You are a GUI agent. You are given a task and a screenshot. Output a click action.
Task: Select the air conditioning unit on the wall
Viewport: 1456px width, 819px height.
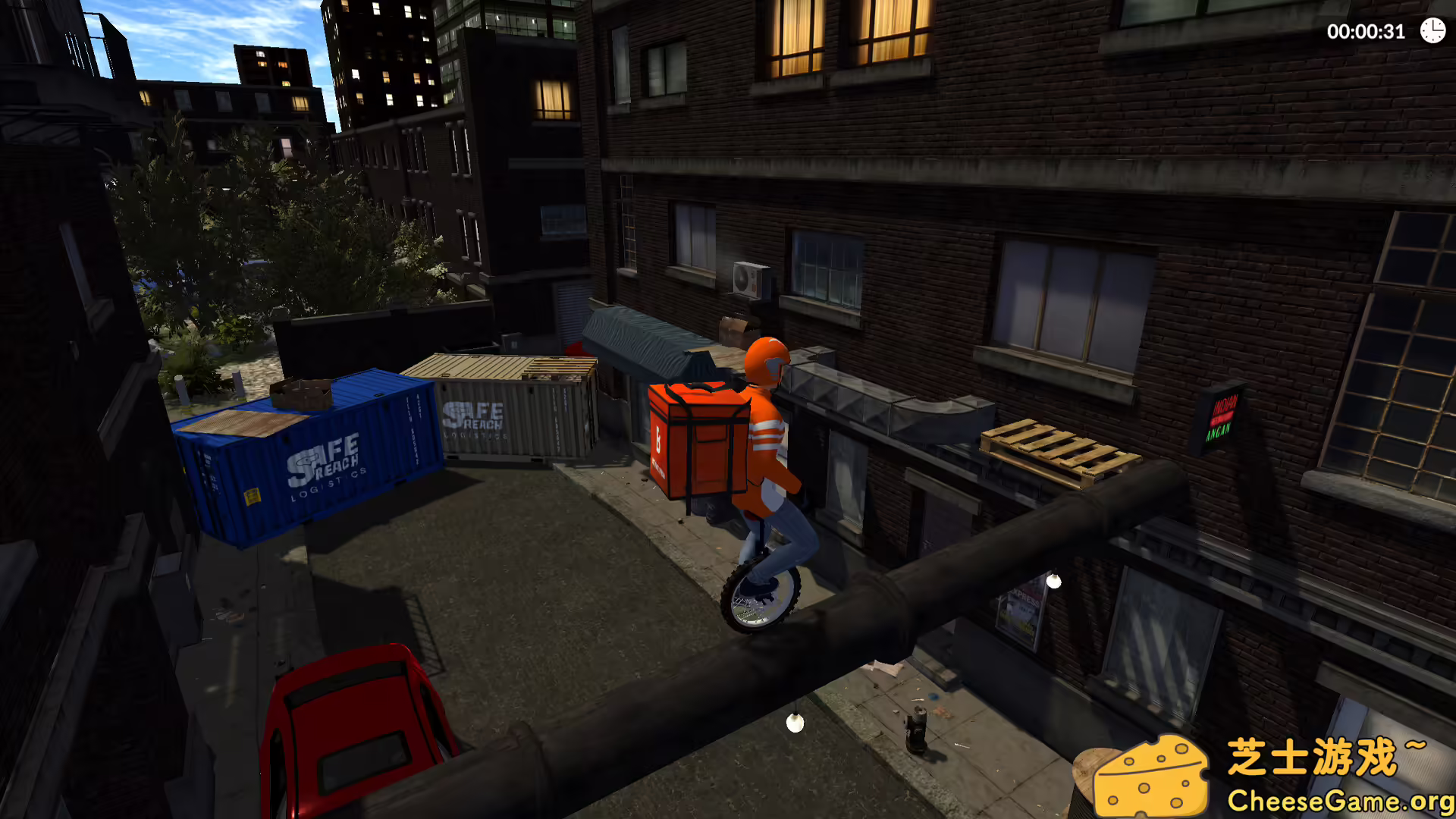click(x=749, y=281)
